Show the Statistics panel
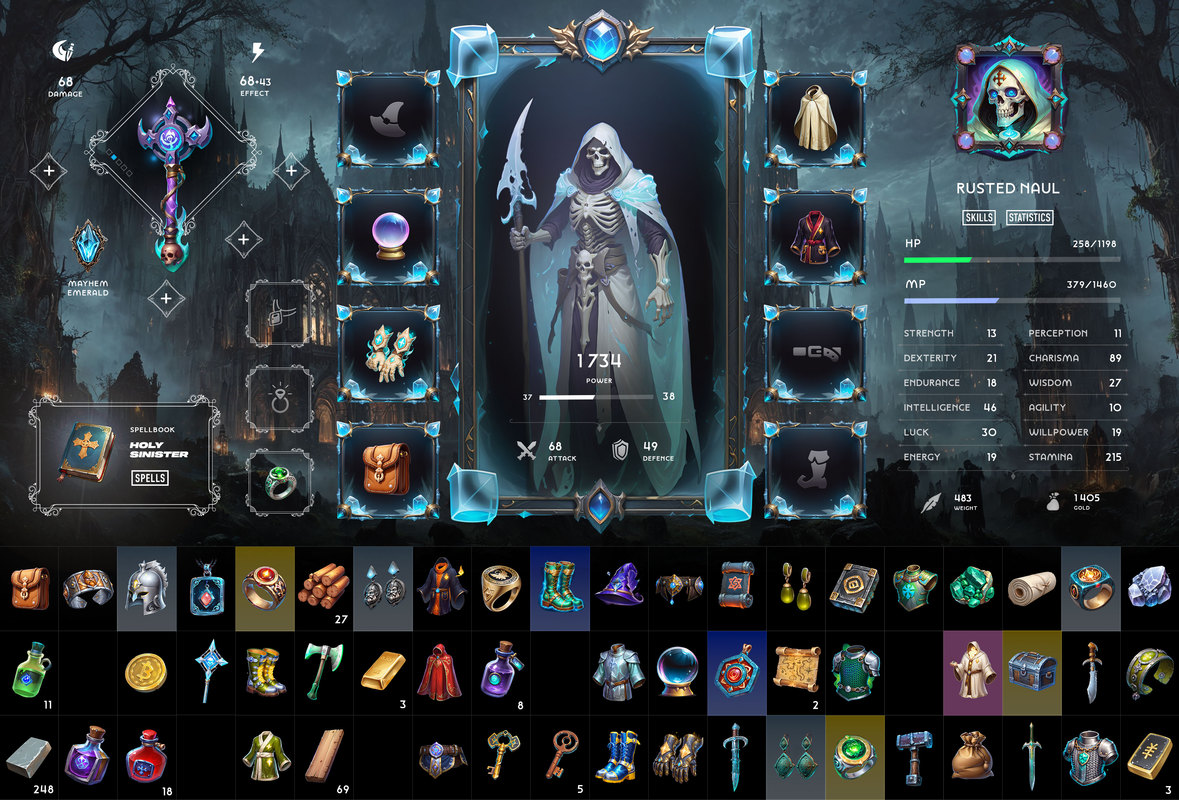 pyautogui.click(x=1030, y=217)
